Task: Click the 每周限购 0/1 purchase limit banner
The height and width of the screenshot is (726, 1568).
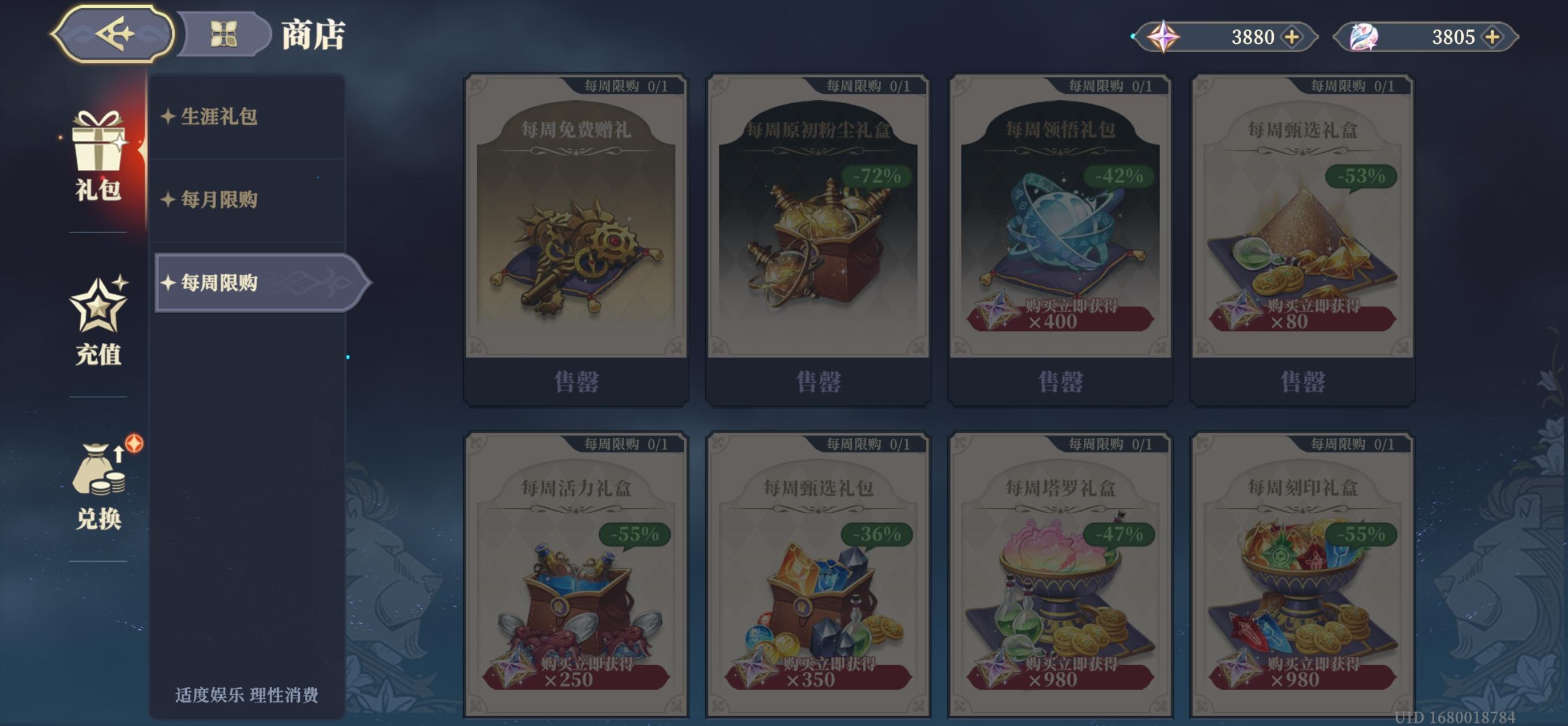Action: [621, 86]
